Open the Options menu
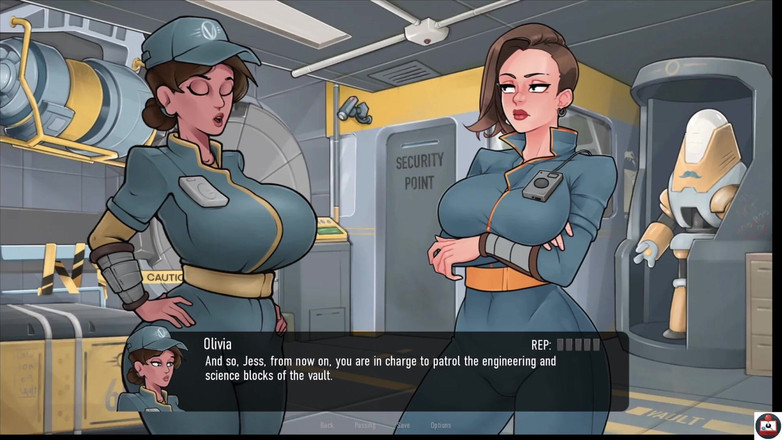 pyautogui.click(x=440, y=425)
